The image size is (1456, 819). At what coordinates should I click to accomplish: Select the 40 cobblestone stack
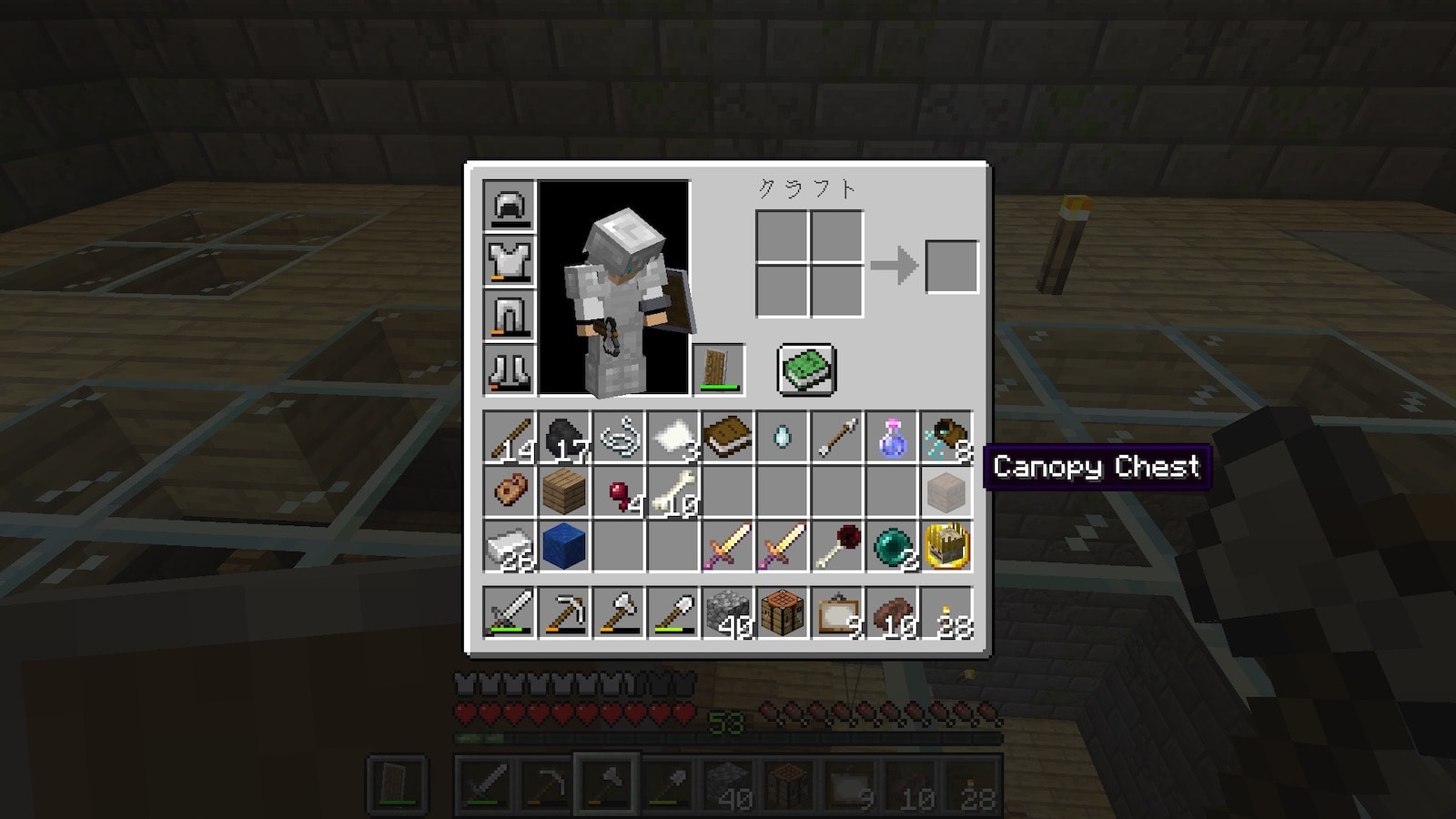tap(728, 612)
